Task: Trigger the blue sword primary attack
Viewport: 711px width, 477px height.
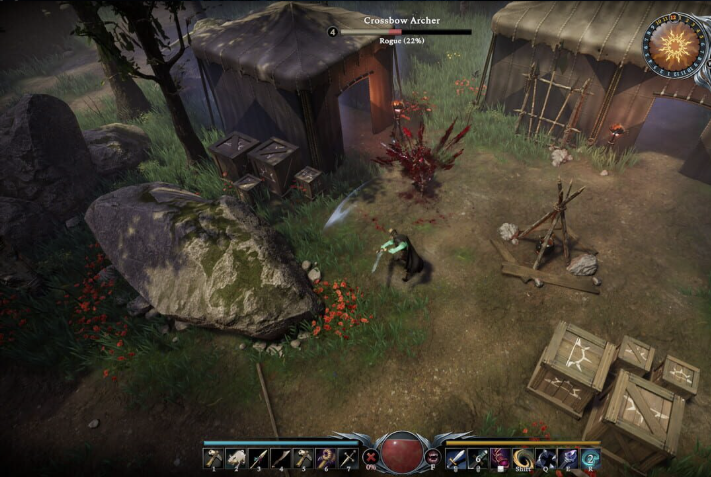Action: [457, 458]
